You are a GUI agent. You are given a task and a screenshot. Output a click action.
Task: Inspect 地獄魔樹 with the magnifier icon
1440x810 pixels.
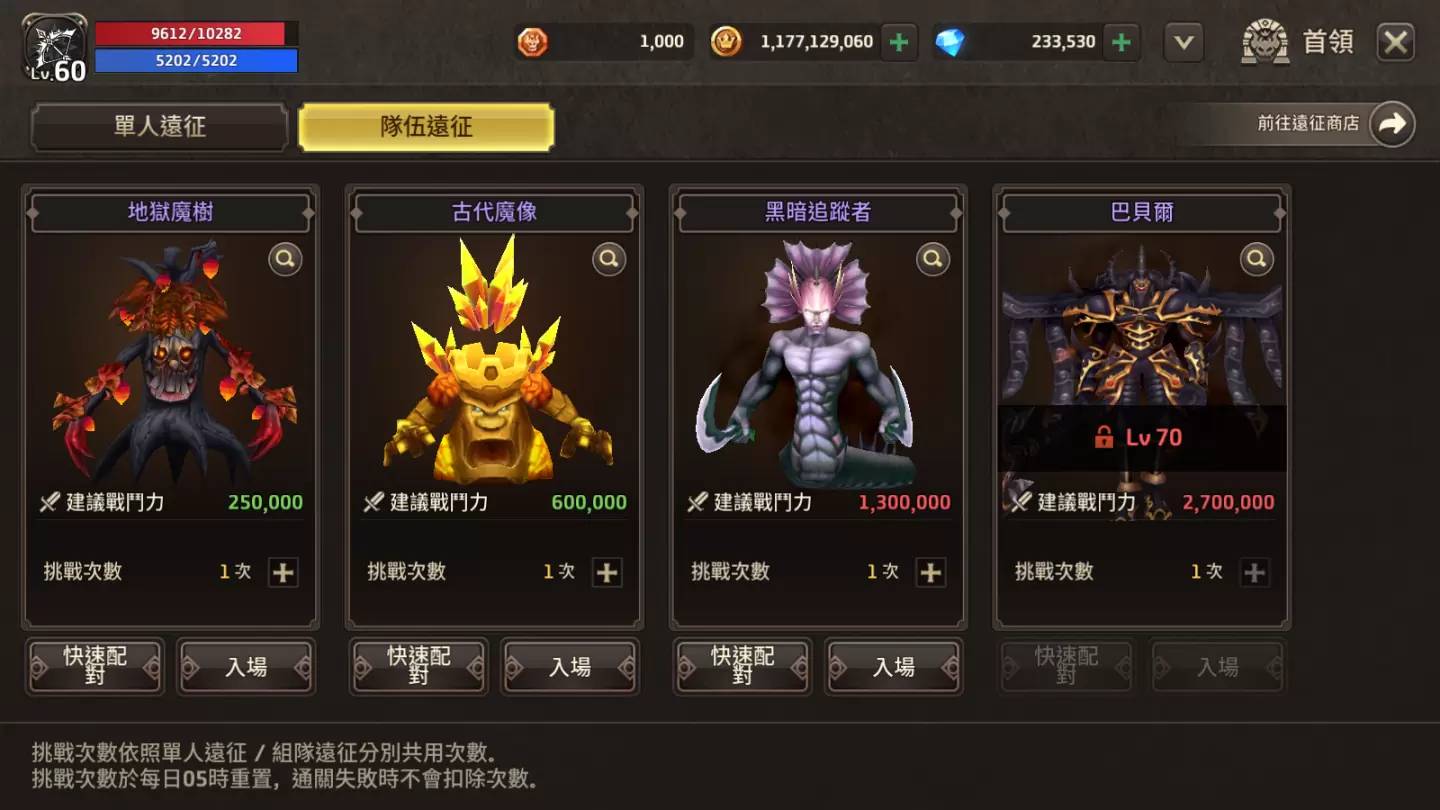pyautogui.click(x=285, y=260)
